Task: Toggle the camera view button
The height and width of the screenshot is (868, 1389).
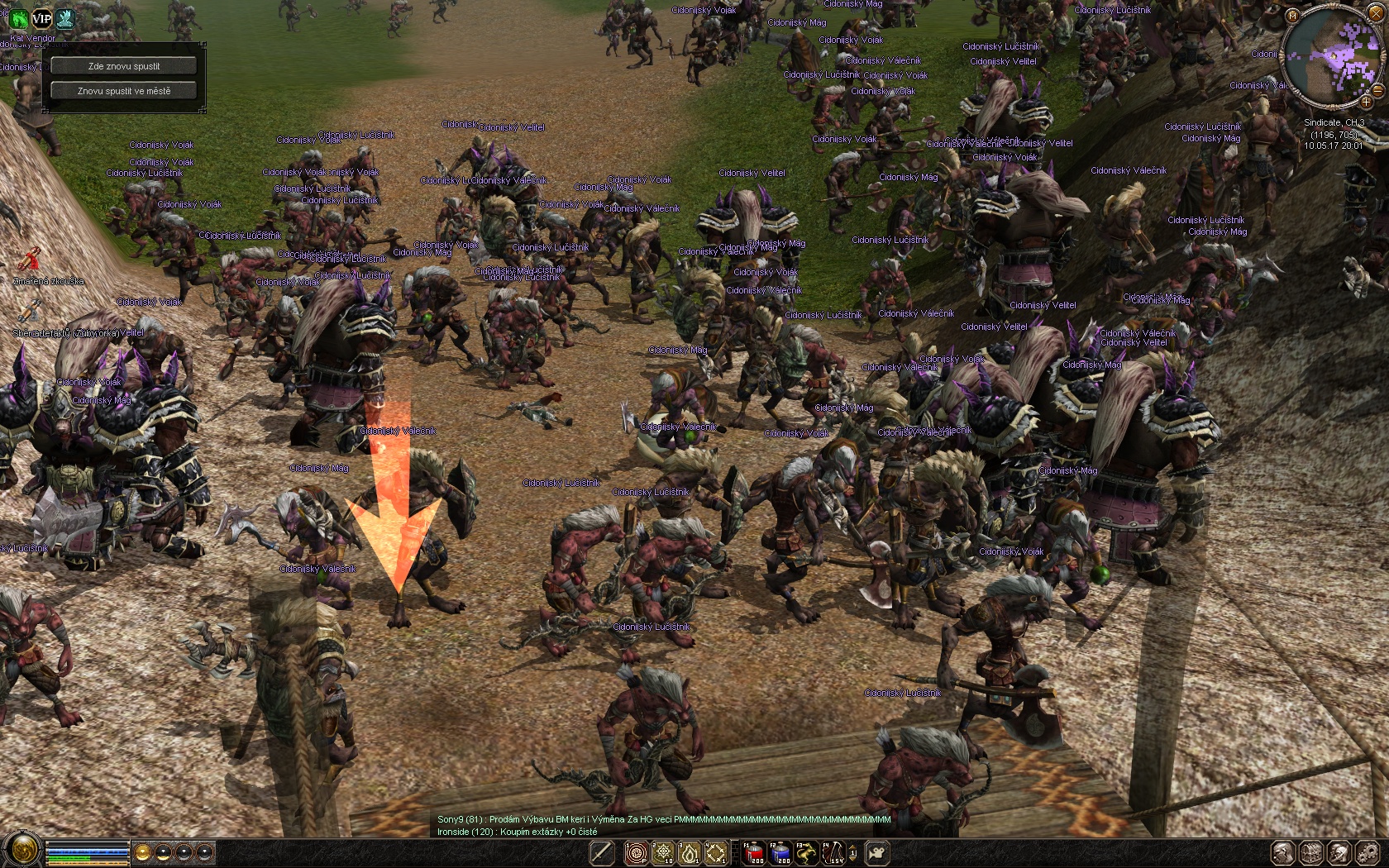Action: tap(877, 852)
